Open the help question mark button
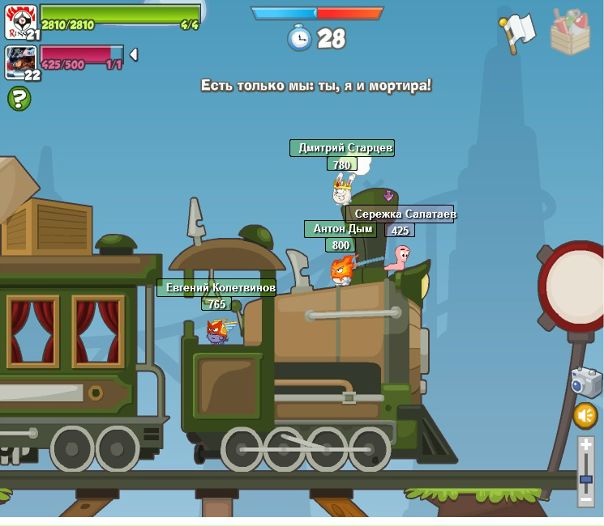This screenshot has width=604, height=526. pyautogui.click(x=19, y=98)
